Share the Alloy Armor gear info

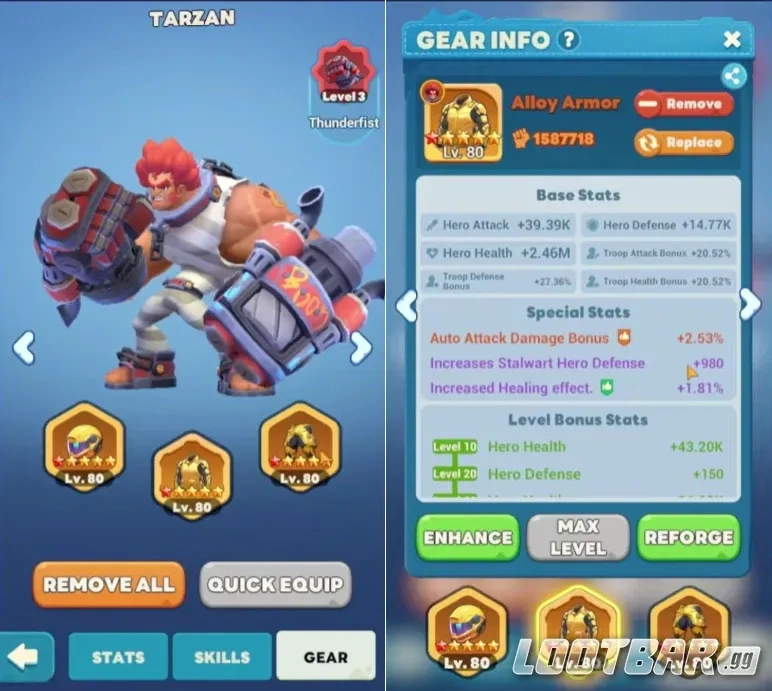[733, 75]
